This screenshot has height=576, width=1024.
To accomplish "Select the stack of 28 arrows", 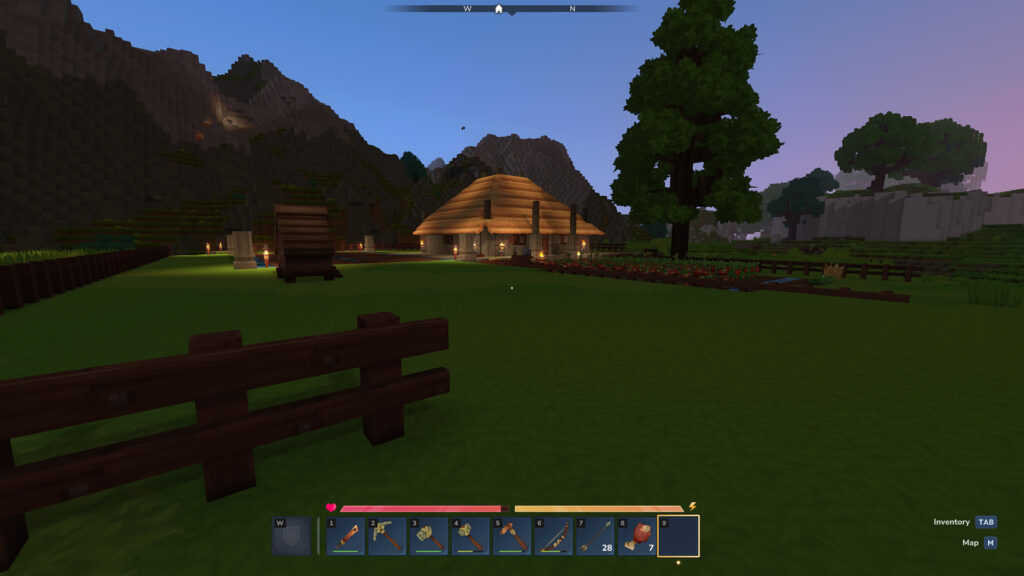I will (595, 536).
